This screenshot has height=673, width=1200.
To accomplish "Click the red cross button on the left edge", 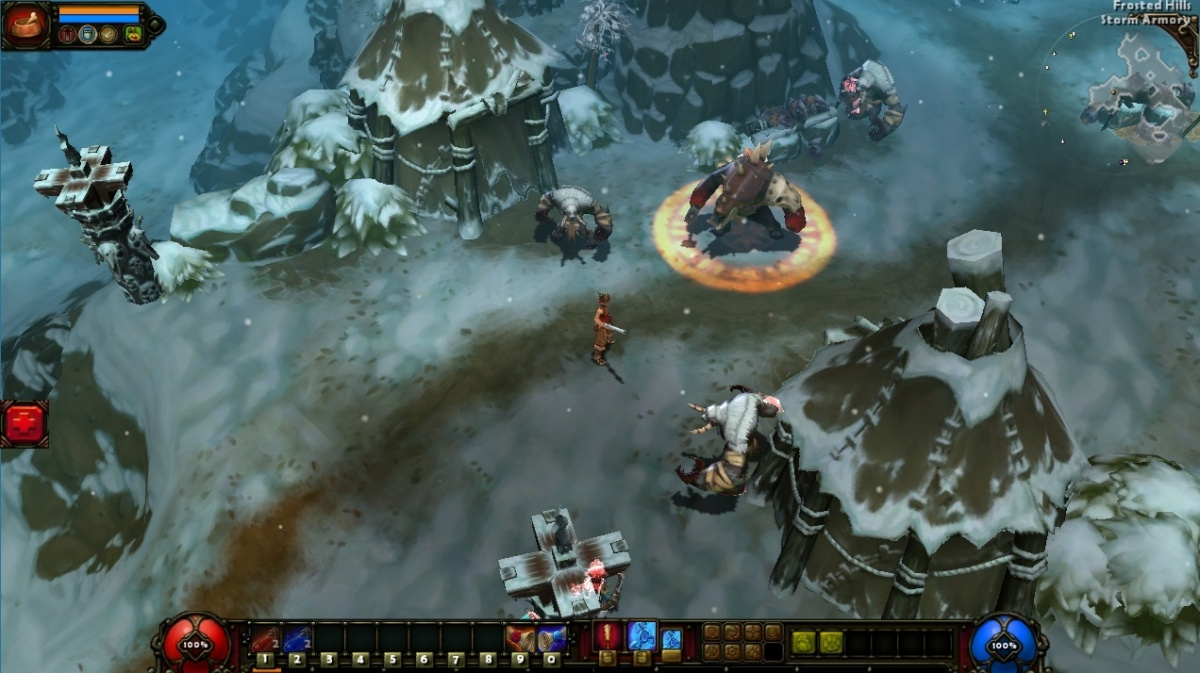I will click(24, 424).
